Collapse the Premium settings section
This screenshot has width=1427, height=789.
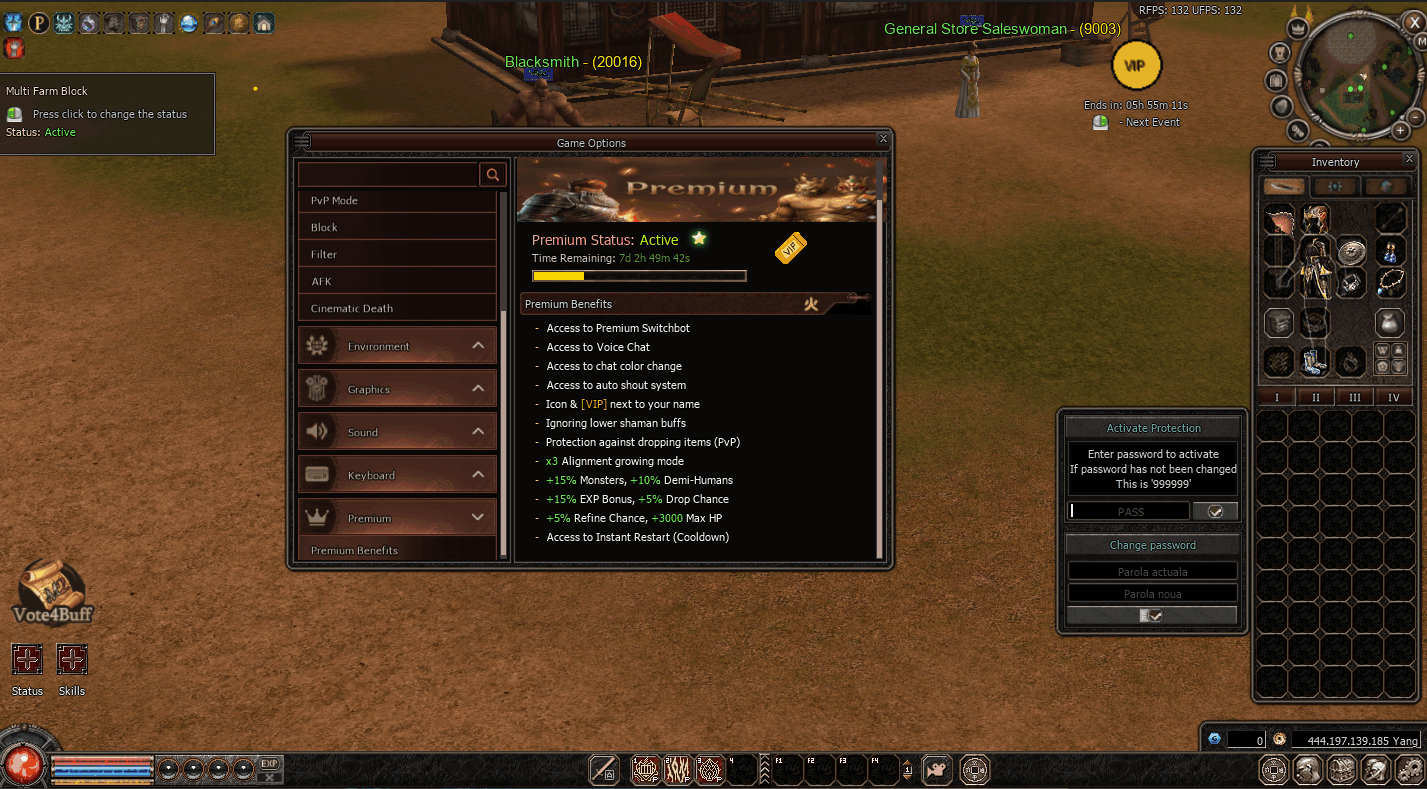click(397, 517)
